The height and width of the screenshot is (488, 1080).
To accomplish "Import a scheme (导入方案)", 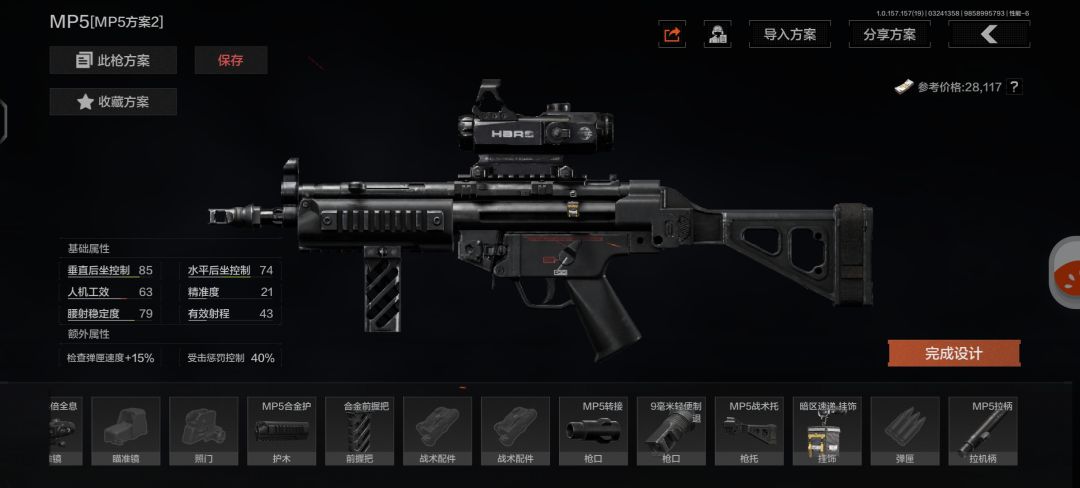I will pyautogui.click(x=789, y=34).
